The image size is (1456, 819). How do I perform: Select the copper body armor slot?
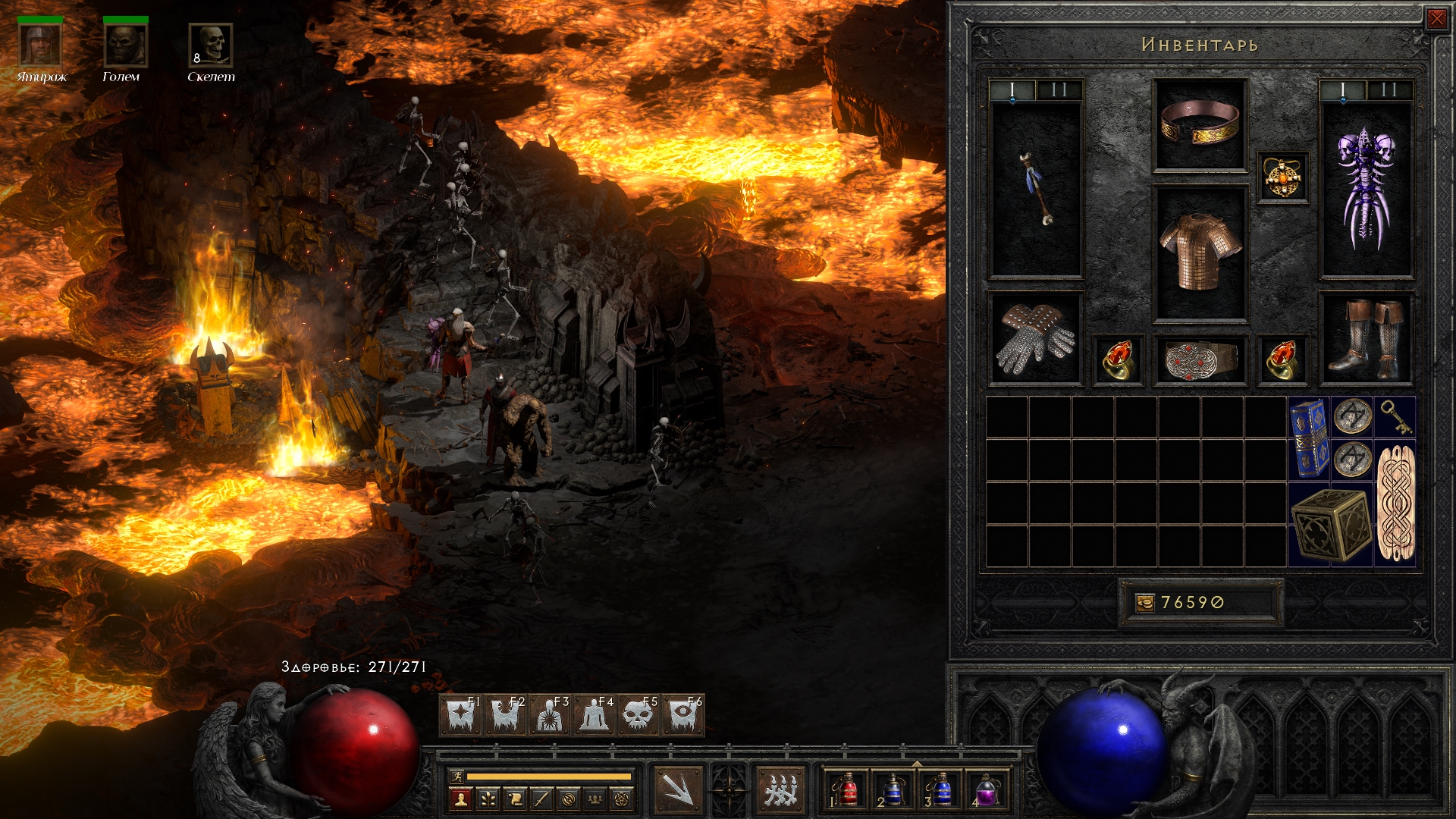pyautogui.click(x=1200, y=254)
